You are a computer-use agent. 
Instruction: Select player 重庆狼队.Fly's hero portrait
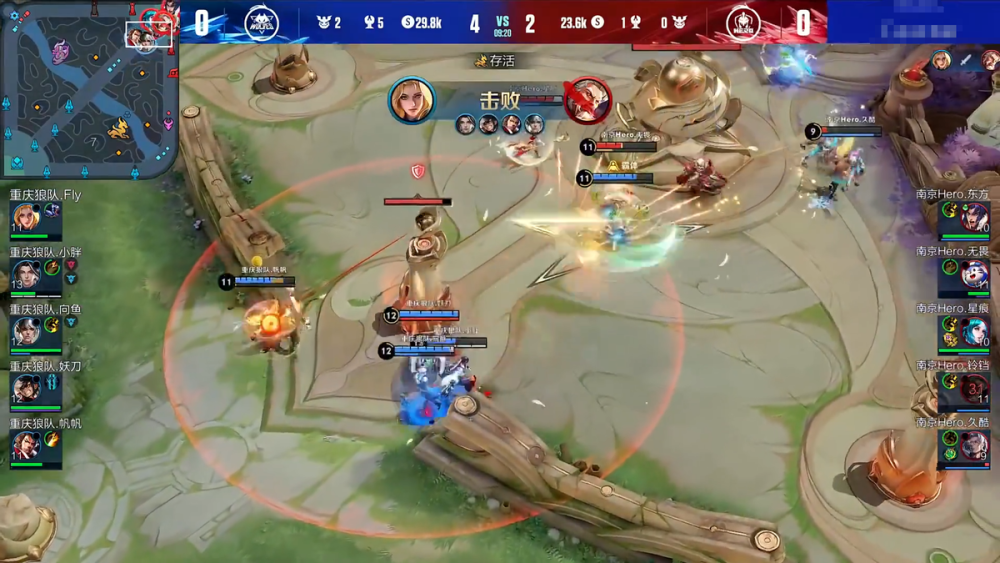click(x=26, y=218)
